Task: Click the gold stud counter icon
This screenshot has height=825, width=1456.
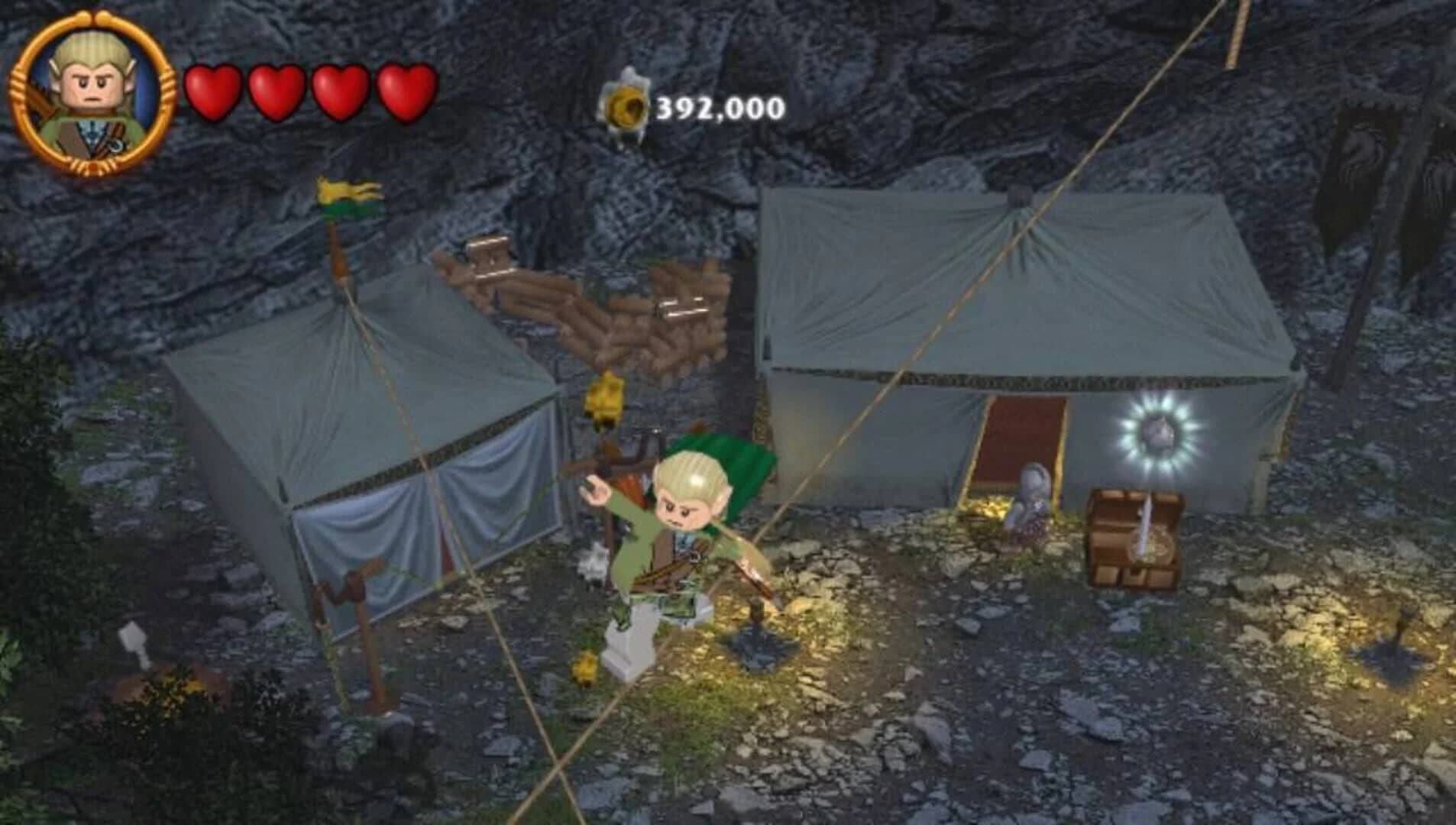Action: (625, 102)
